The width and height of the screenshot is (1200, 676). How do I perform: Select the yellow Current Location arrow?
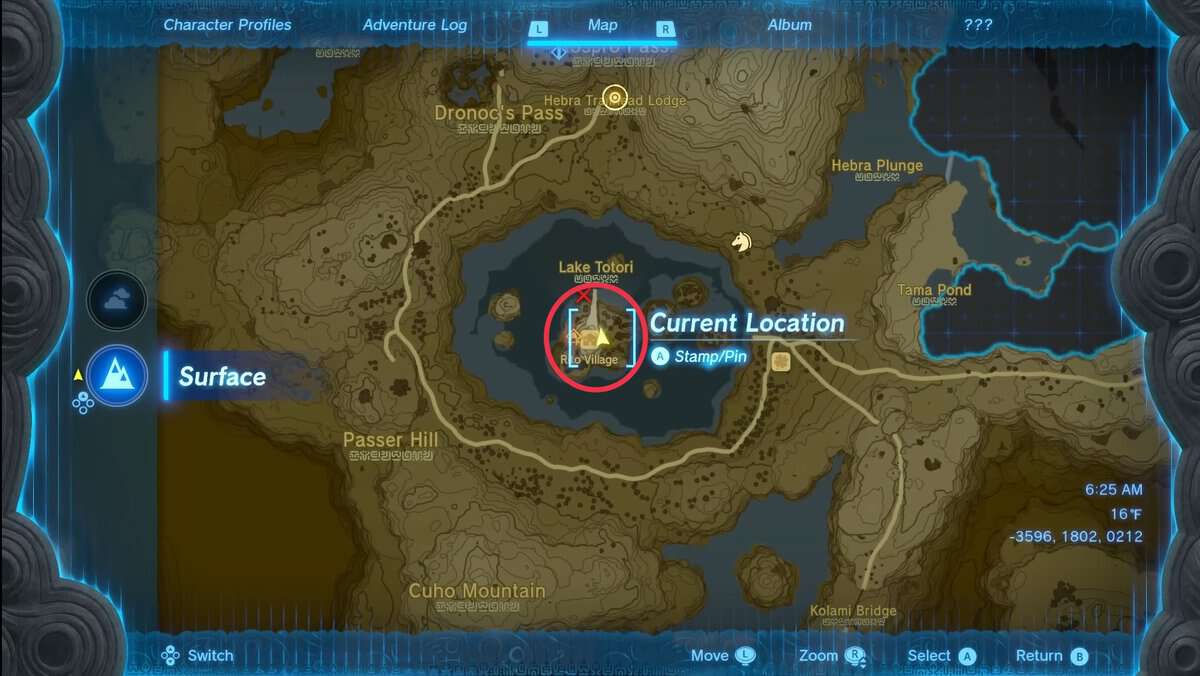[602, 337]
